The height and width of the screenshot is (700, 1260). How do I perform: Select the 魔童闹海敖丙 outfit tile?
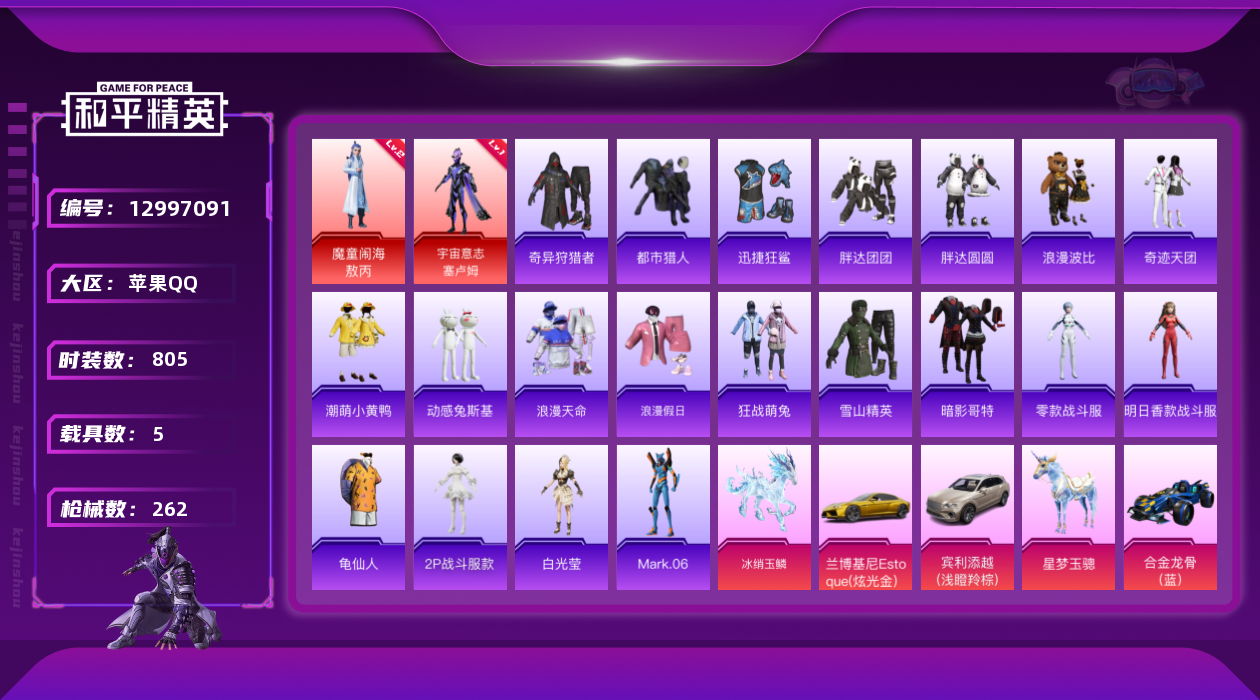pyautogui.click(x=358, y=211)
